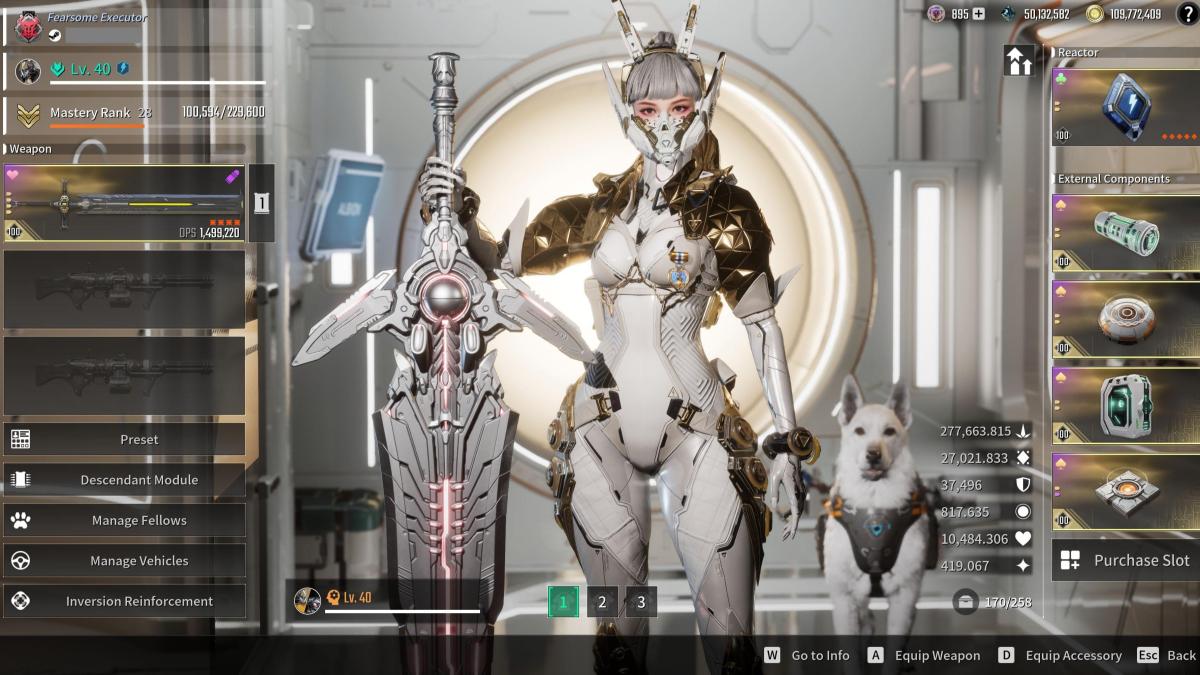Select the teal-core box external component

[1125, 406]
